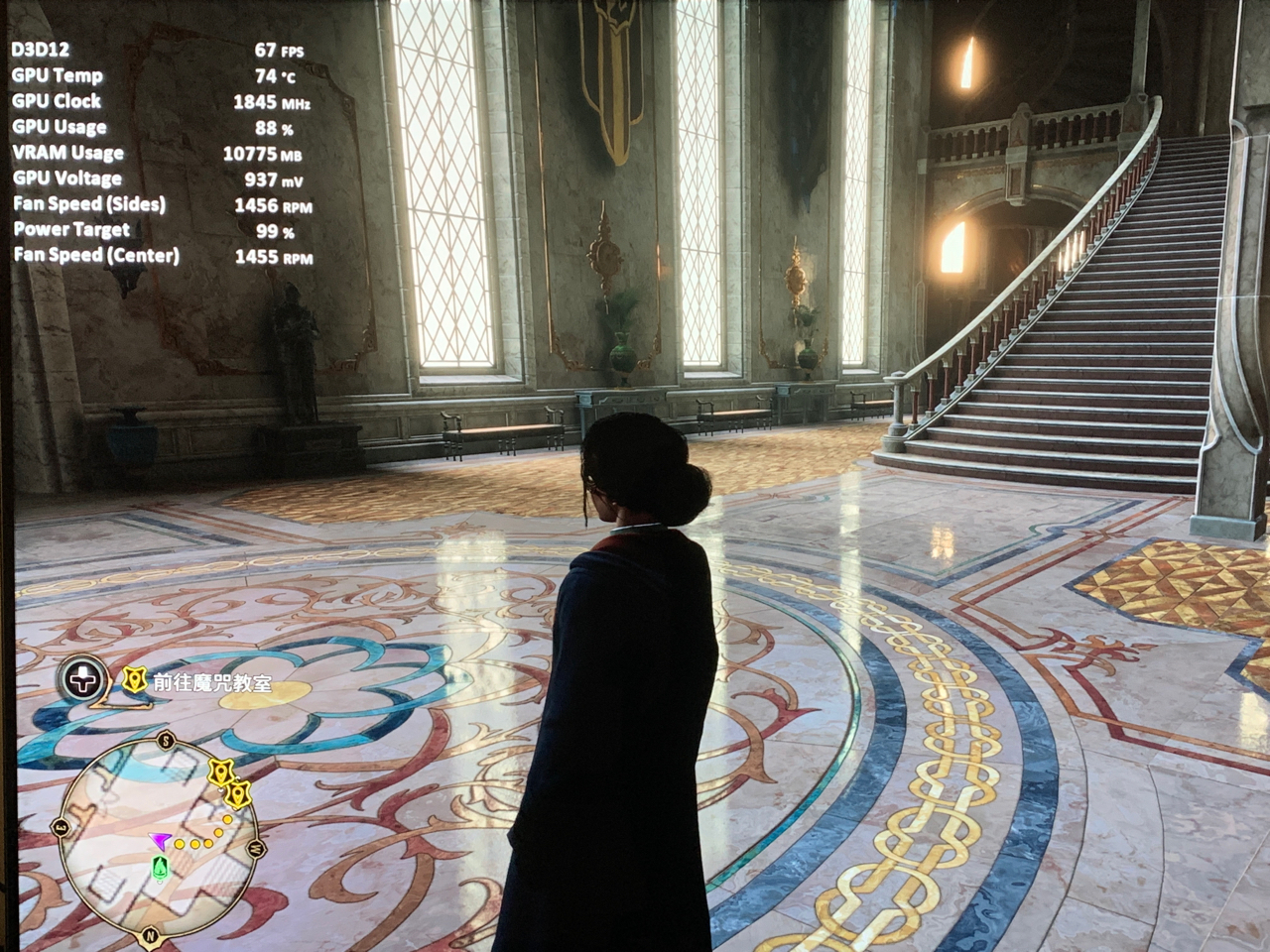Screen dimensions: 1270x952
Task: Click the N compass marker on the minimap rim
Action: (x=150, y=934)
